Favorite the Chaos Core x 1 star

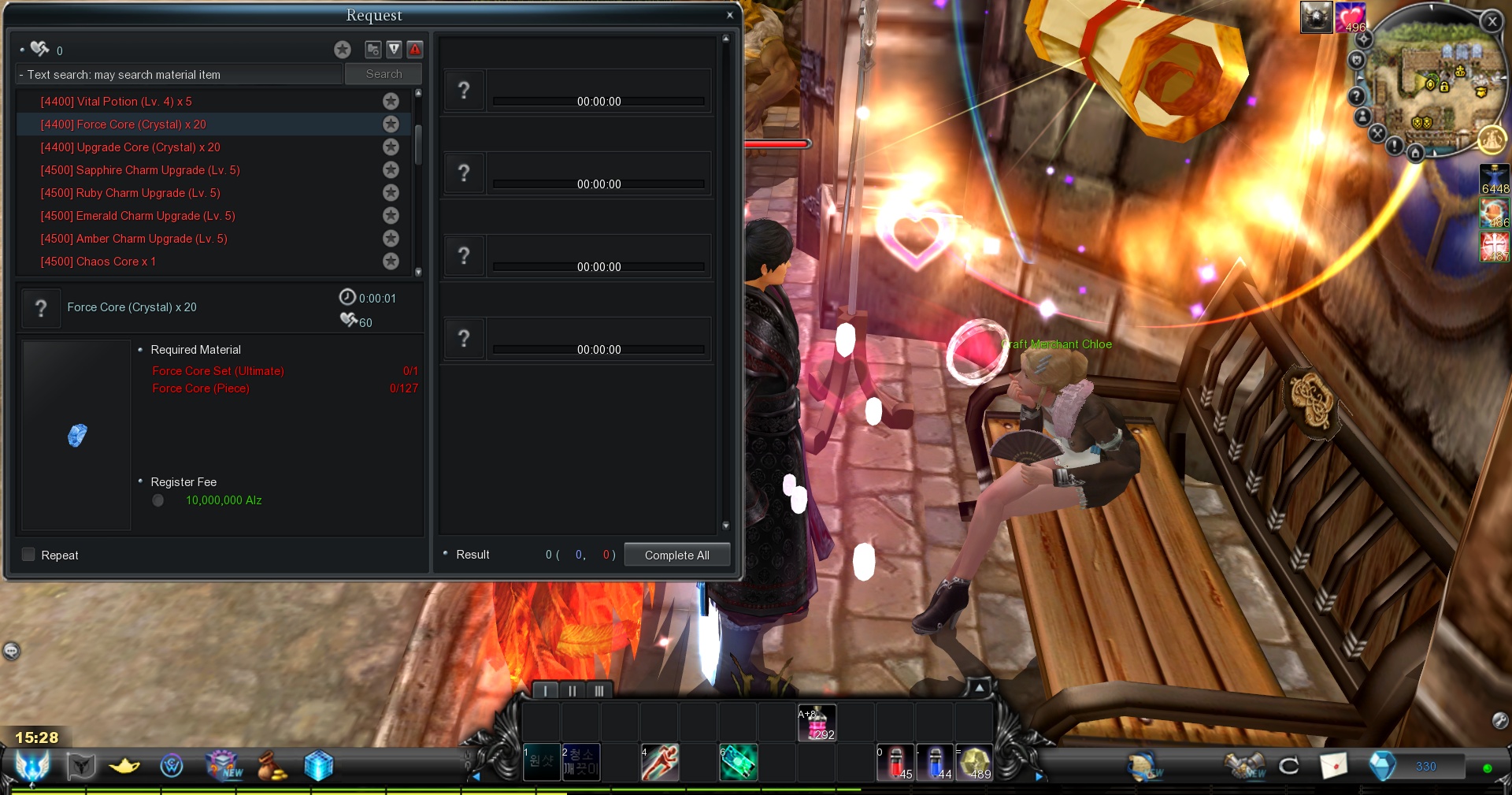click(391, 261)
